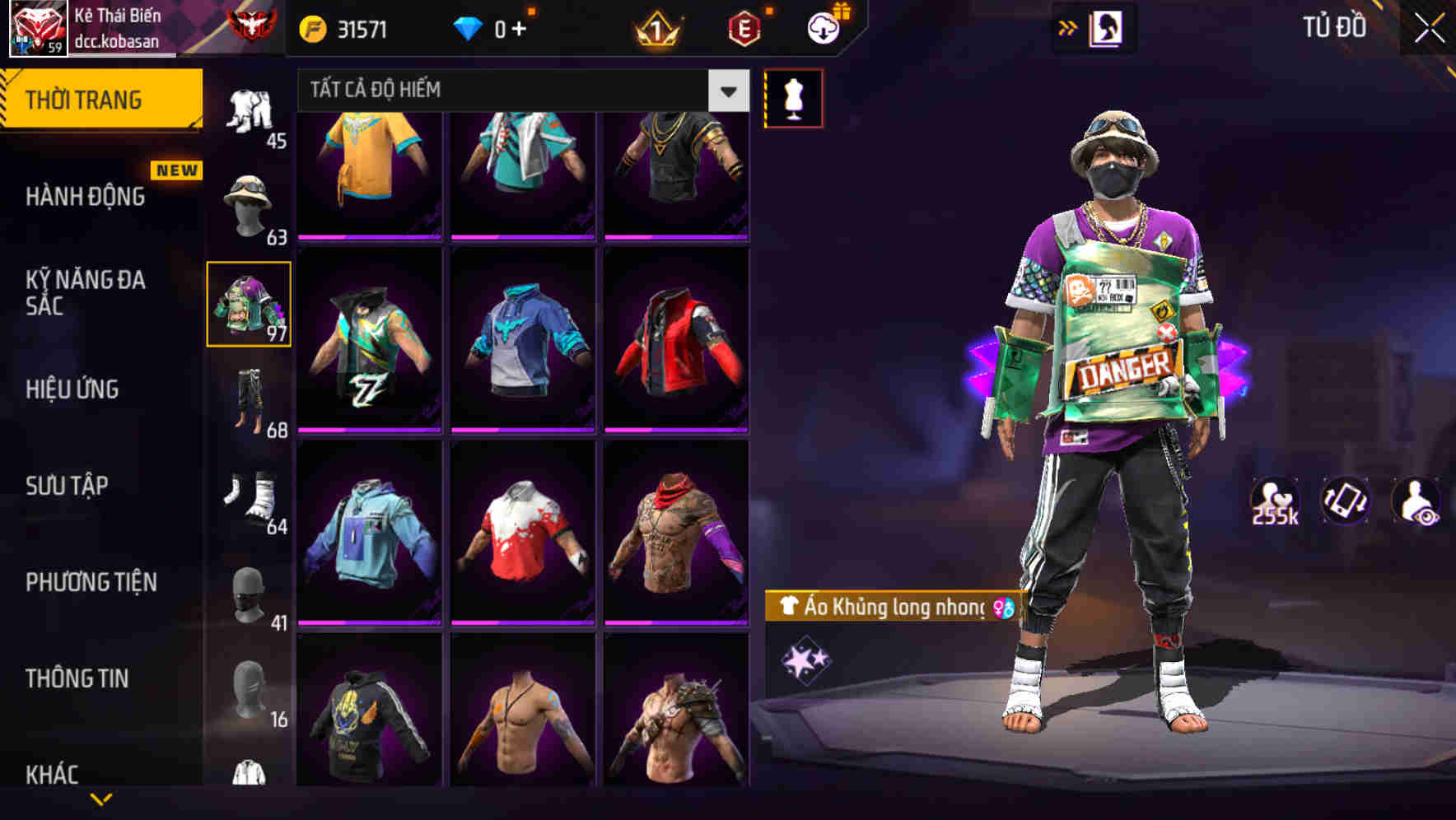This screenshot has height=820, width=1456.
Task: Switch to the HÀNH ĐỘNG tab
Action: [86, 196]
